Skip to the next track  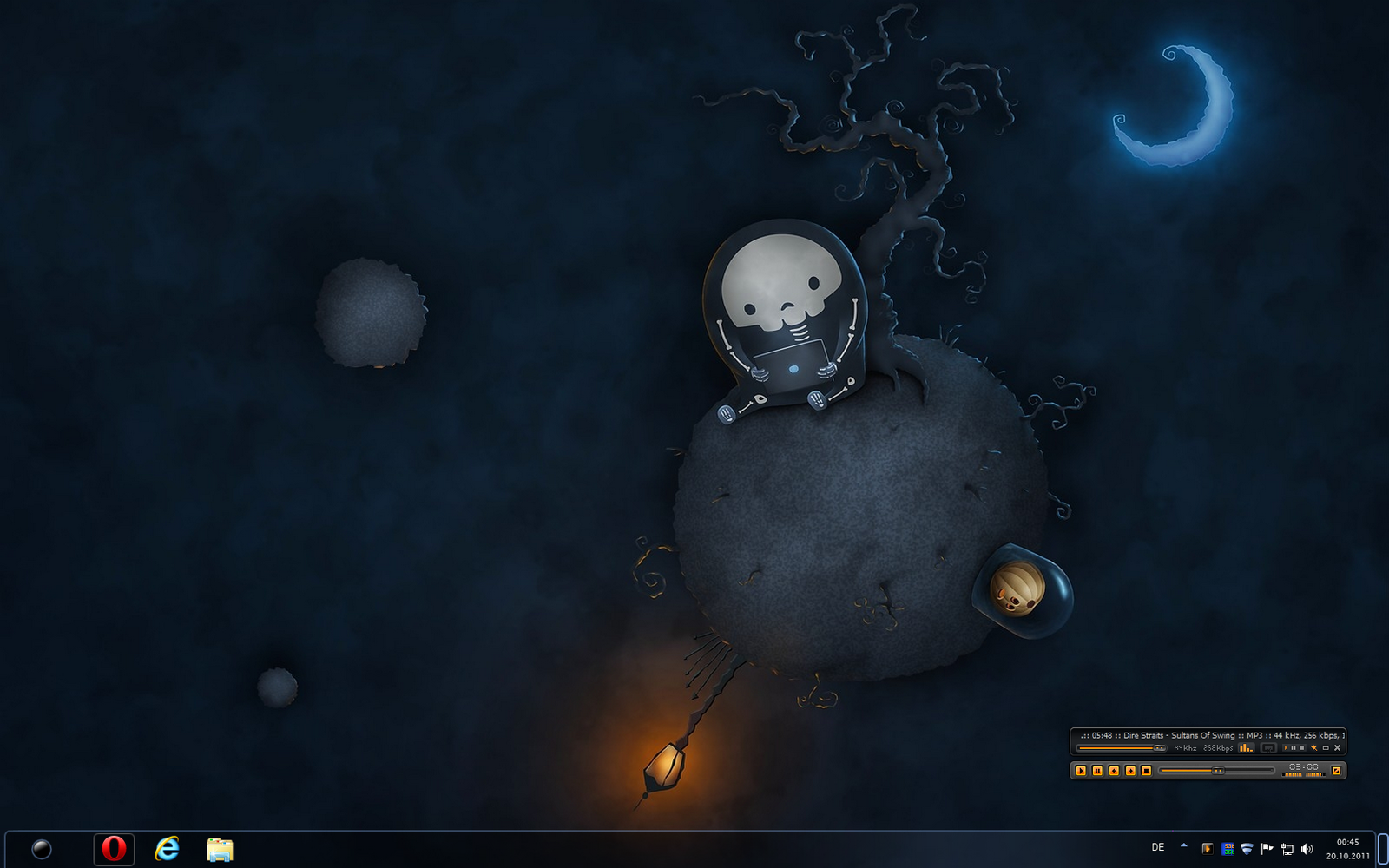tap(1130, 771)
